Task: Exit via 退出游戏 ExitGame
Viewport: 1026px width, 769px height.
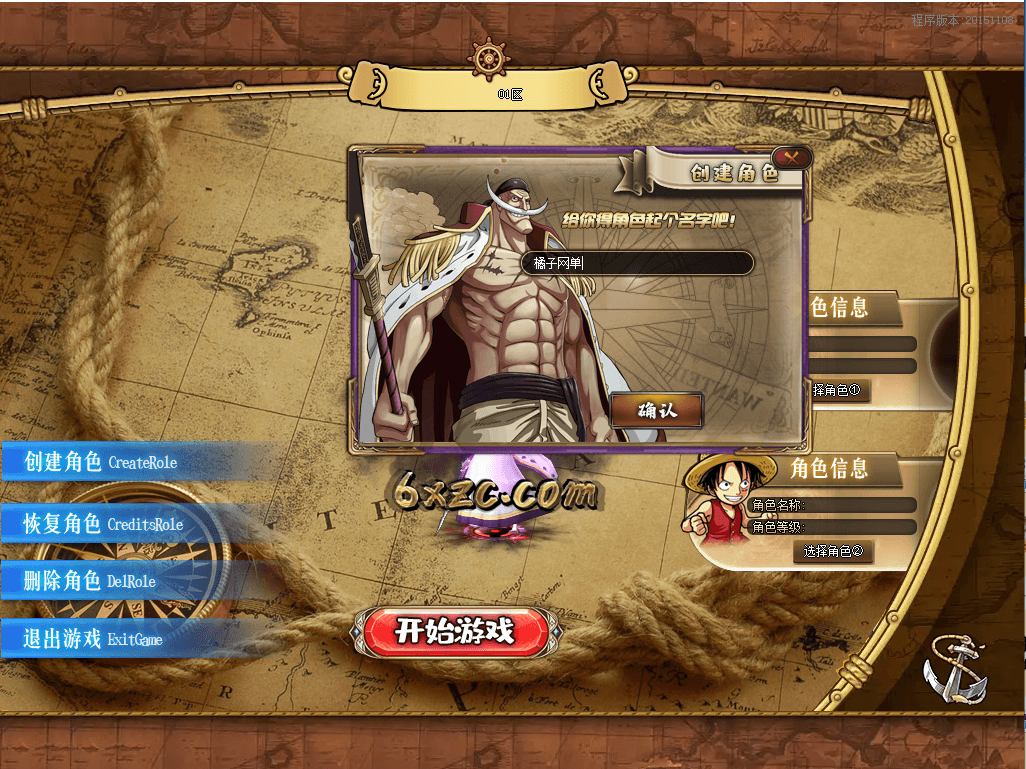Action: 94,639
